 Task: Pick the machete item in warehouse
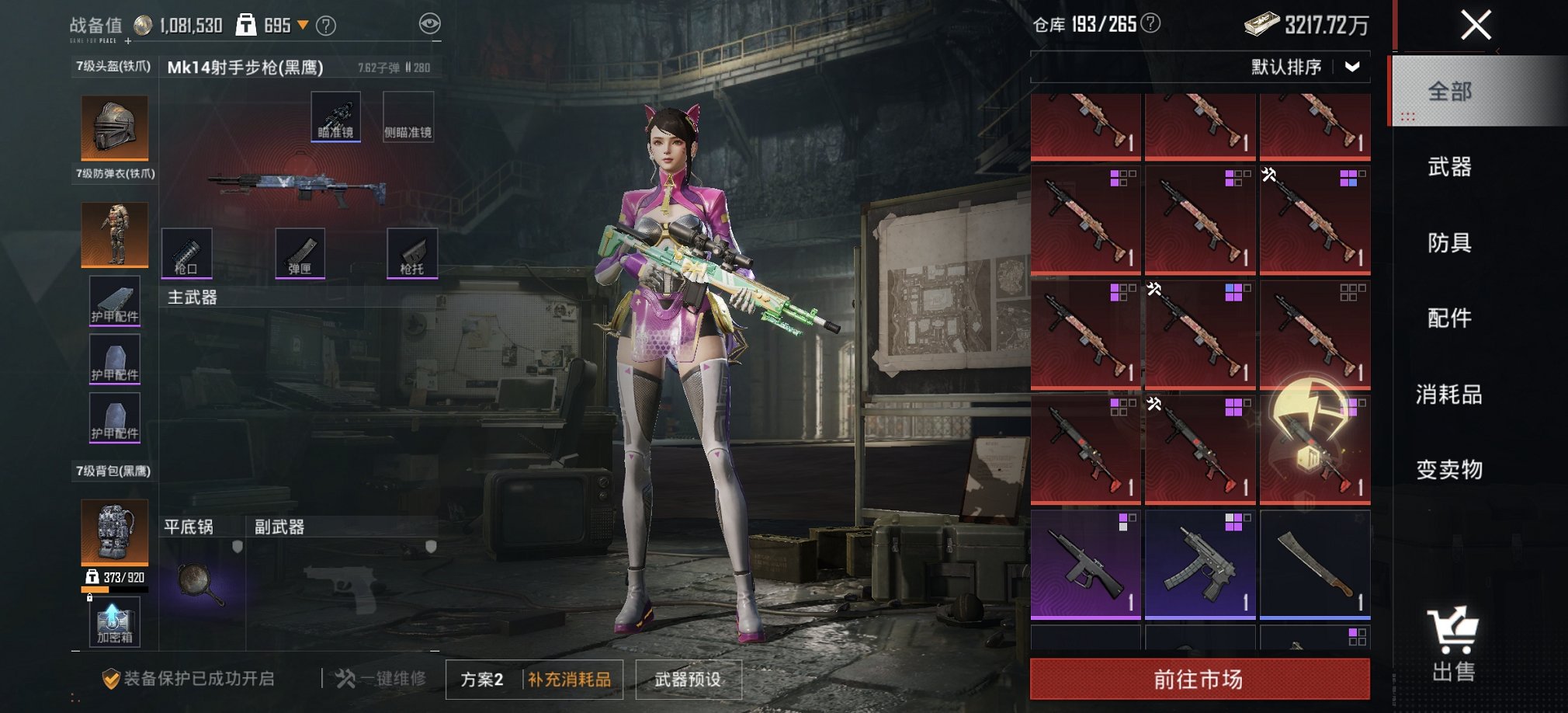click(1314, 564)
